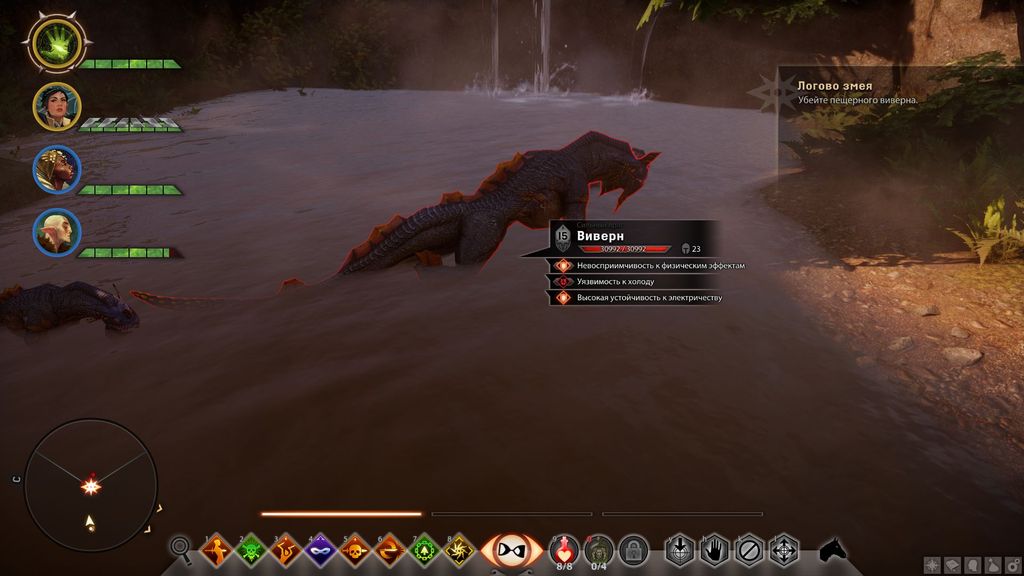1024x576 pixels.
Task: Use the green skull ability
Action: pyautogui.click(x=250, y=549)
